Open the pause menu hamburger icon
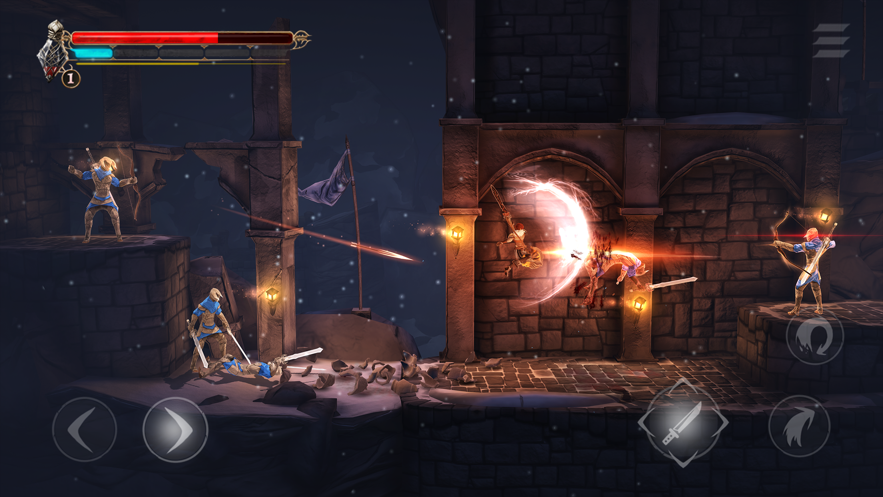The width and height of the screenshot is (883, 497). (830, 41)
